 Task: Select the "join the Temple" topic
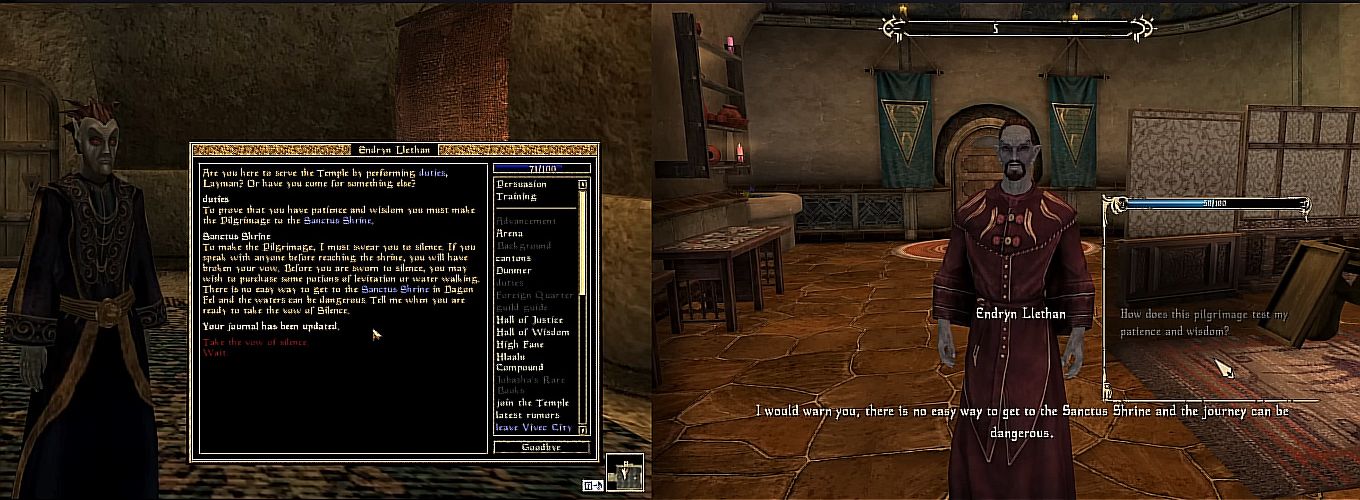[x=527, y=403]
